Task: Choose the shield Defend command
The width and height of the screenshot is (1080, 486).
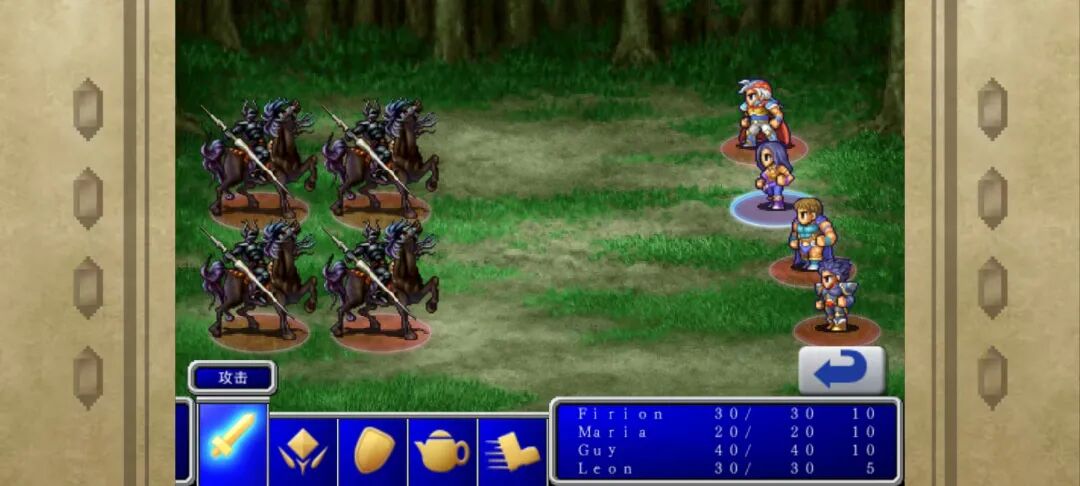Action: [x=373, y=450]
